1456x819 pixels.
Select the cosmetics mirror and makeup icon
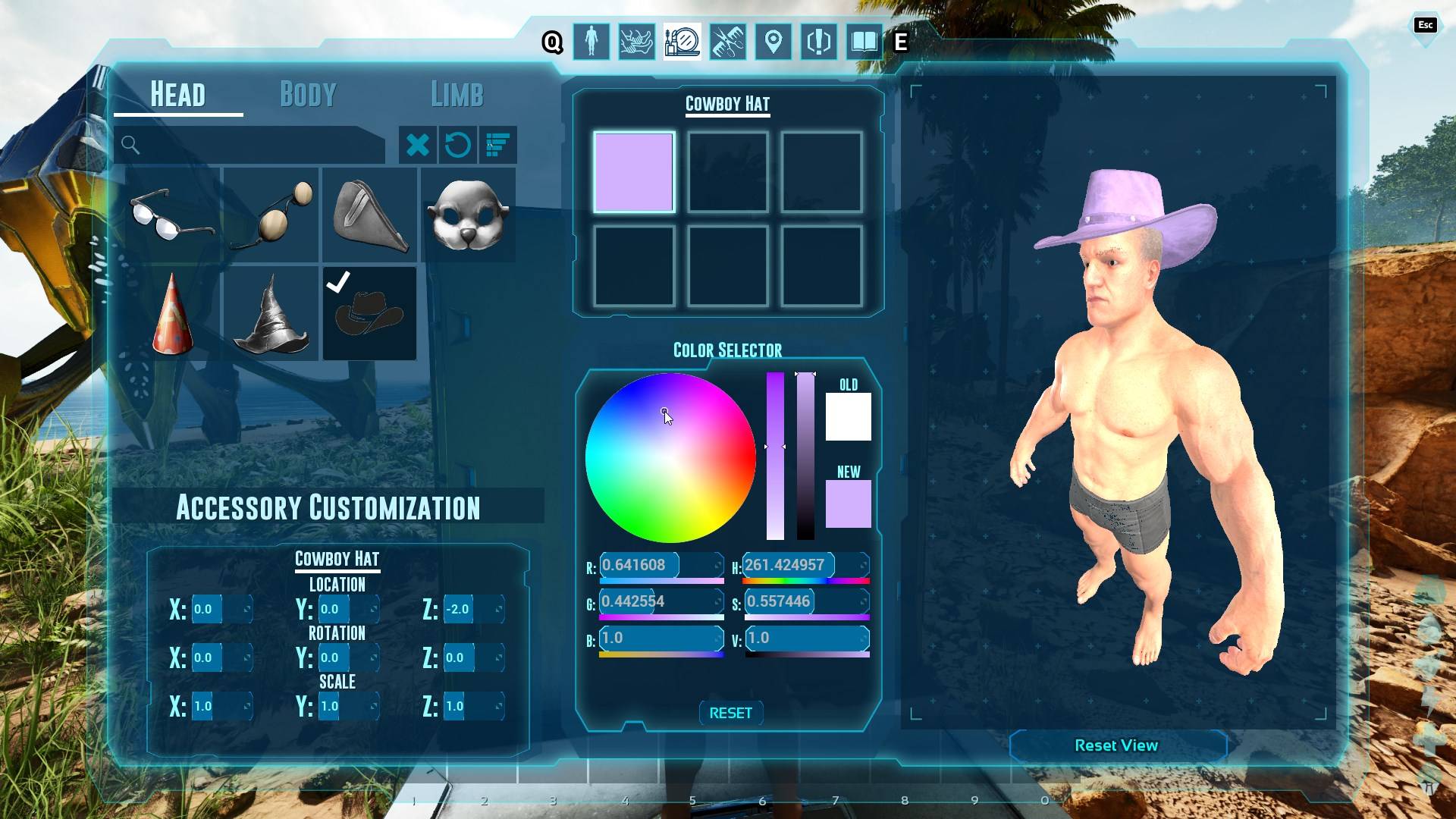pyautogui.click(x=681, y=42)
